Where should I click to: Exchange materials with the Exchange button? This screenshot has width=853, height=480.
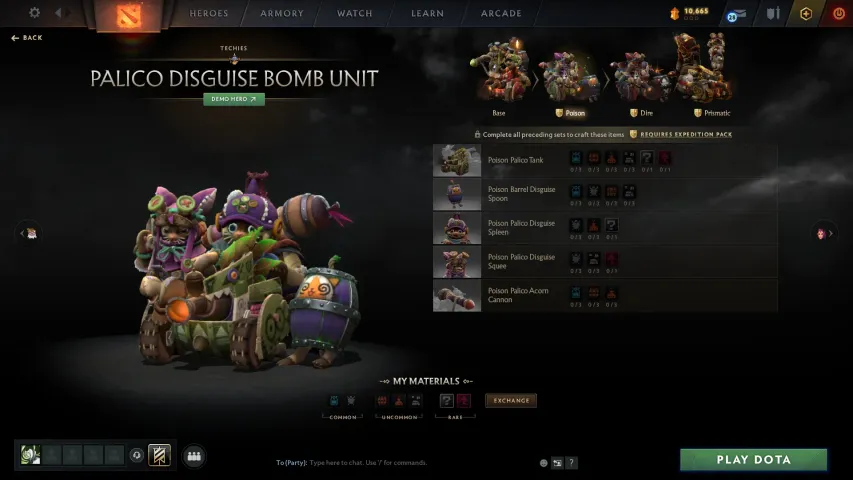point(510,401)
